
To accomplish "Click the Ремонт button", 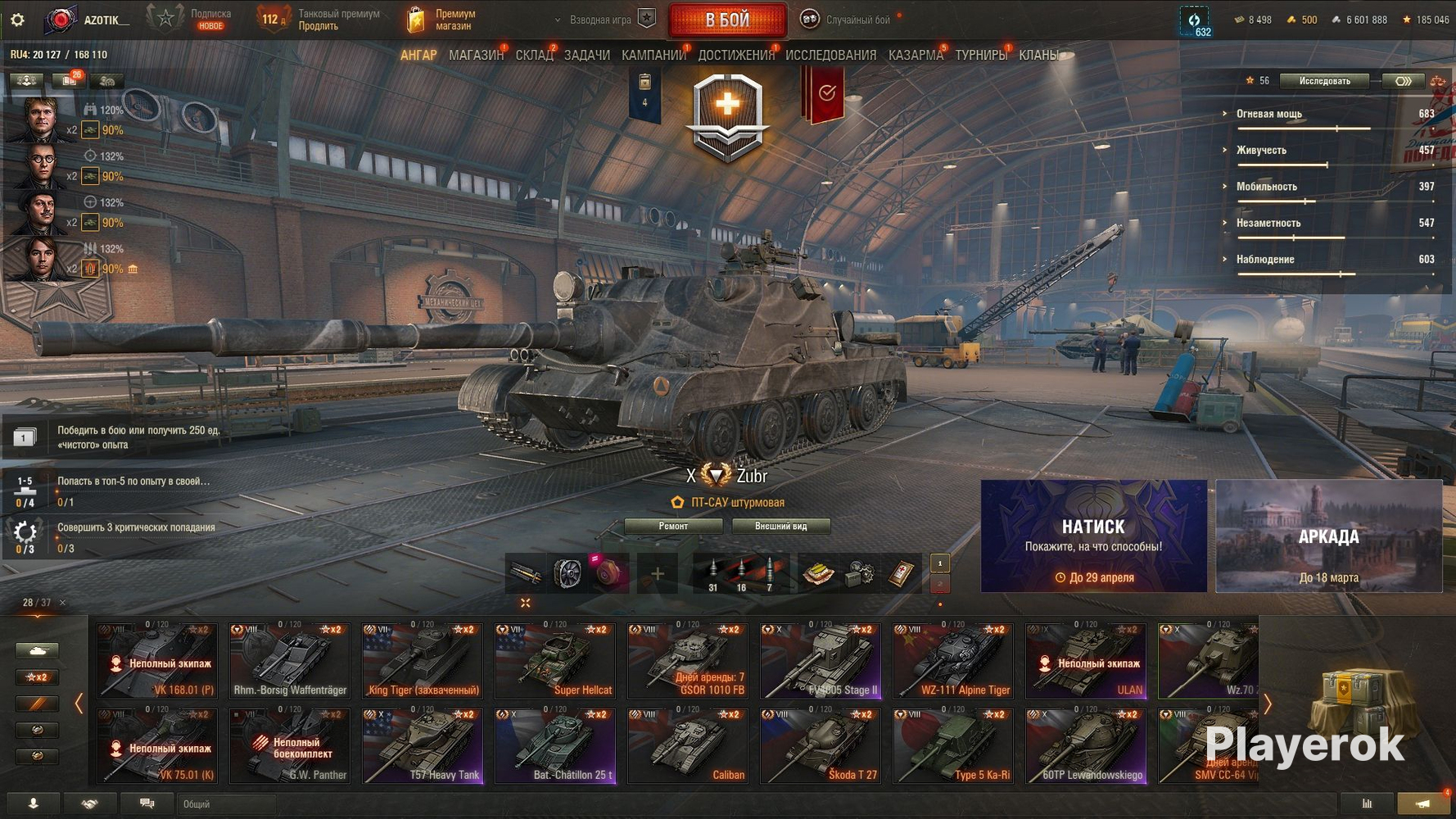I will coord(673,526).
